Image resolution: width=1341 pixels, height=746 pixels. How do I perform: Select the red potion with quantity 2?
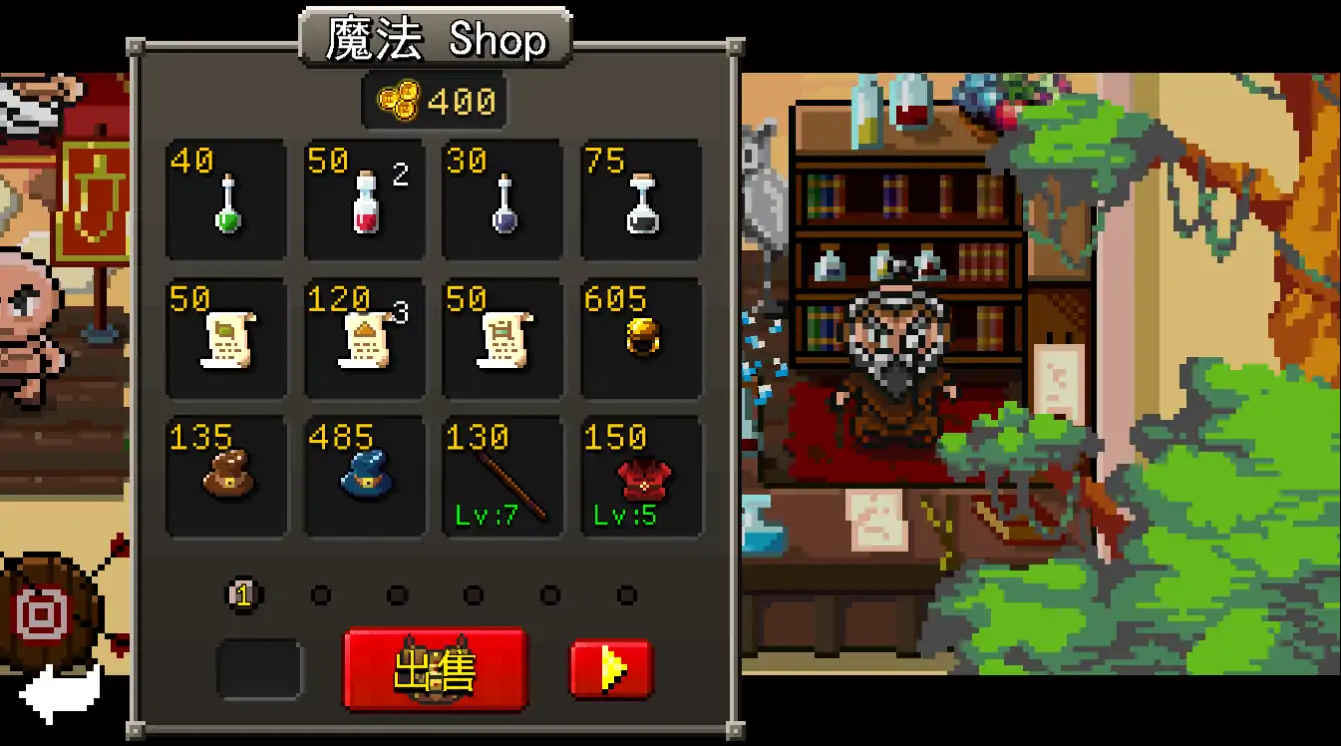coord(364,200)
